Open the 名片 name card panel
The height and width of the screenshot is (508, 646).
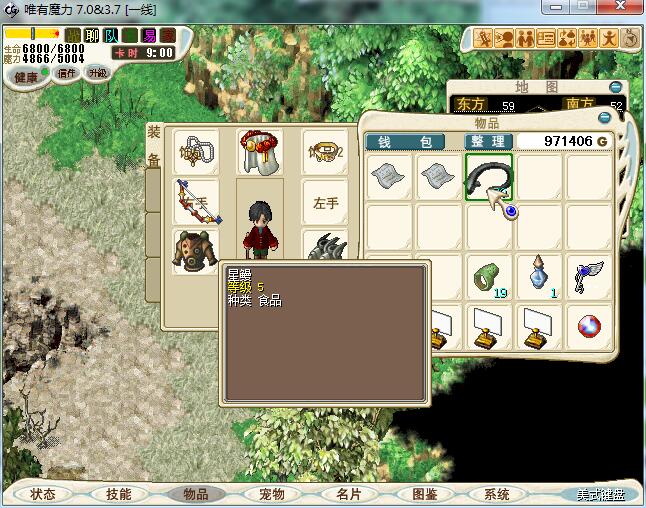pos(347,494)
